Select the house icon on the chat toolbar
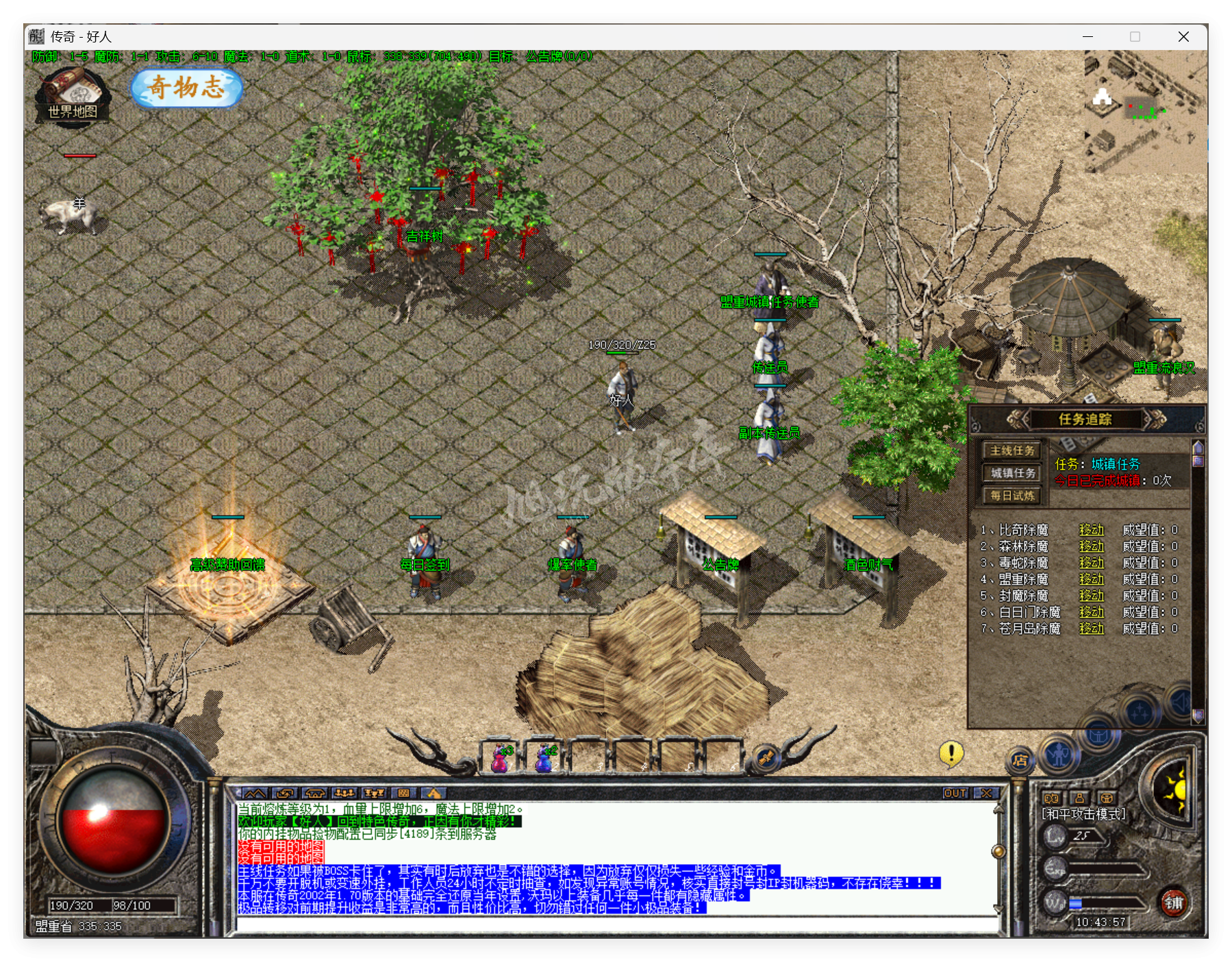 (315, 793)
